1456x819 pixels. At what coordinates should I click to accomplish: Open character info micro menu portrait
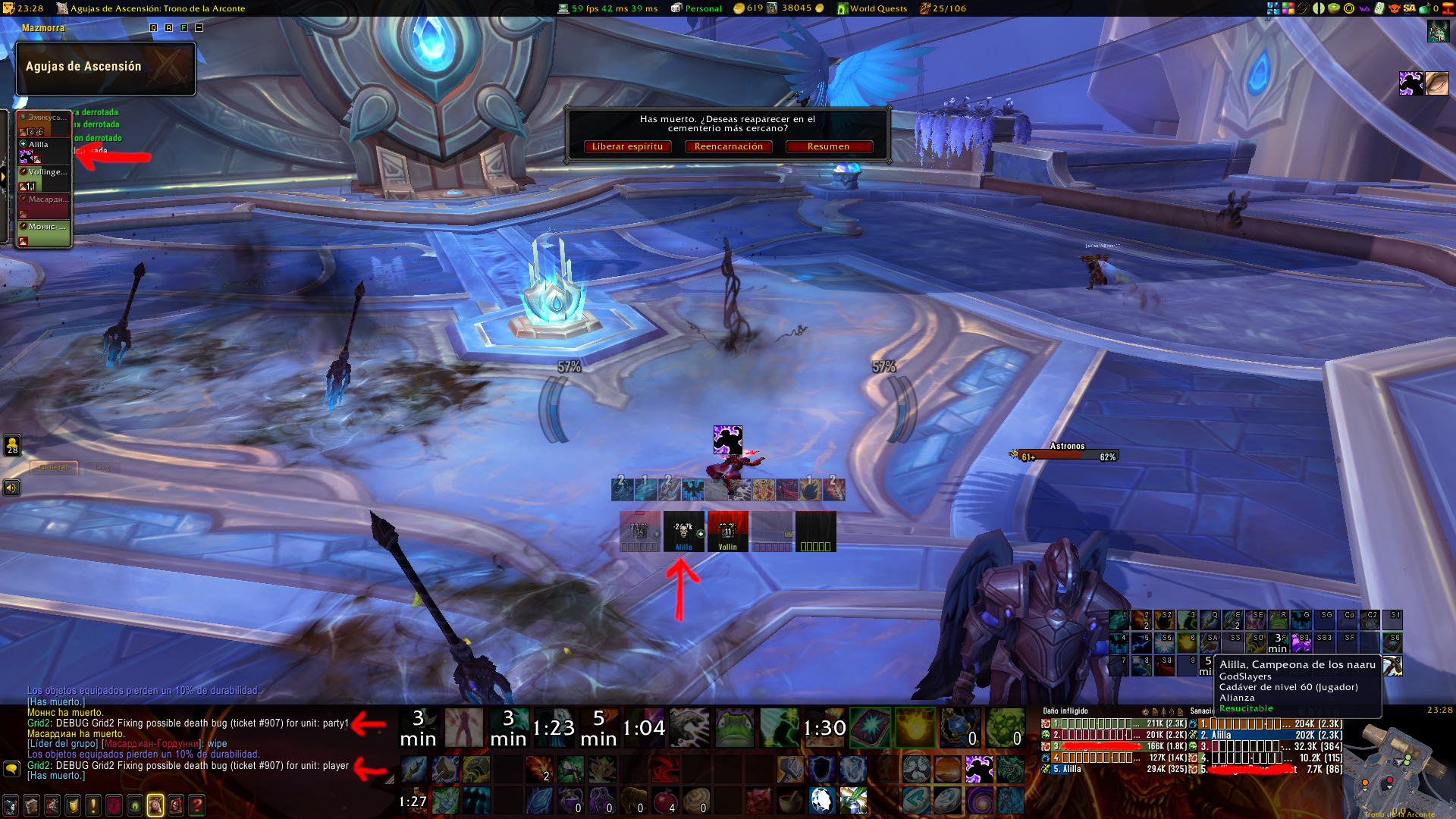(11, 805)
